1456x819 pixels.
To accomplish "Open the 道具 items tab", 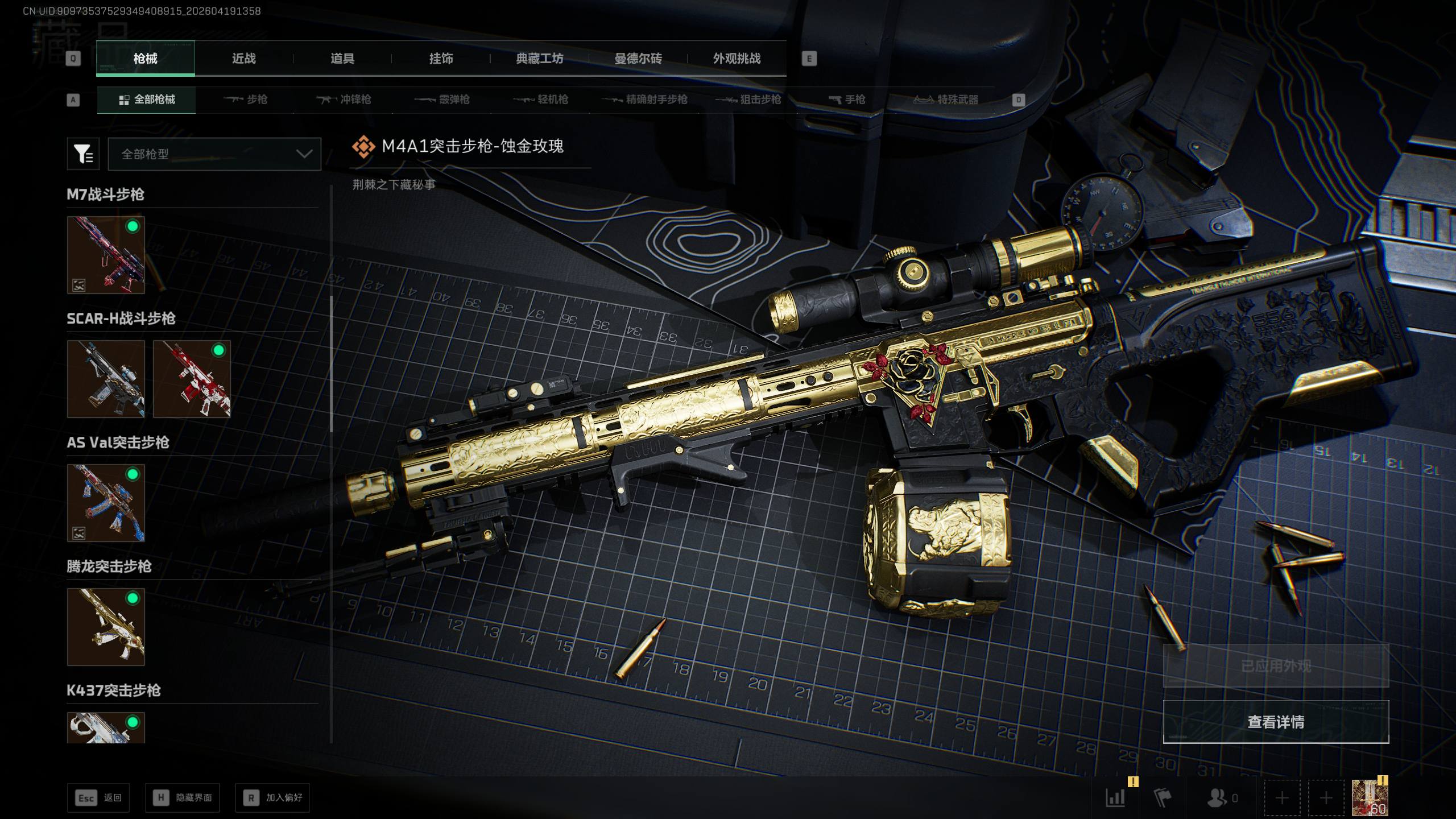I will (342, 59).
